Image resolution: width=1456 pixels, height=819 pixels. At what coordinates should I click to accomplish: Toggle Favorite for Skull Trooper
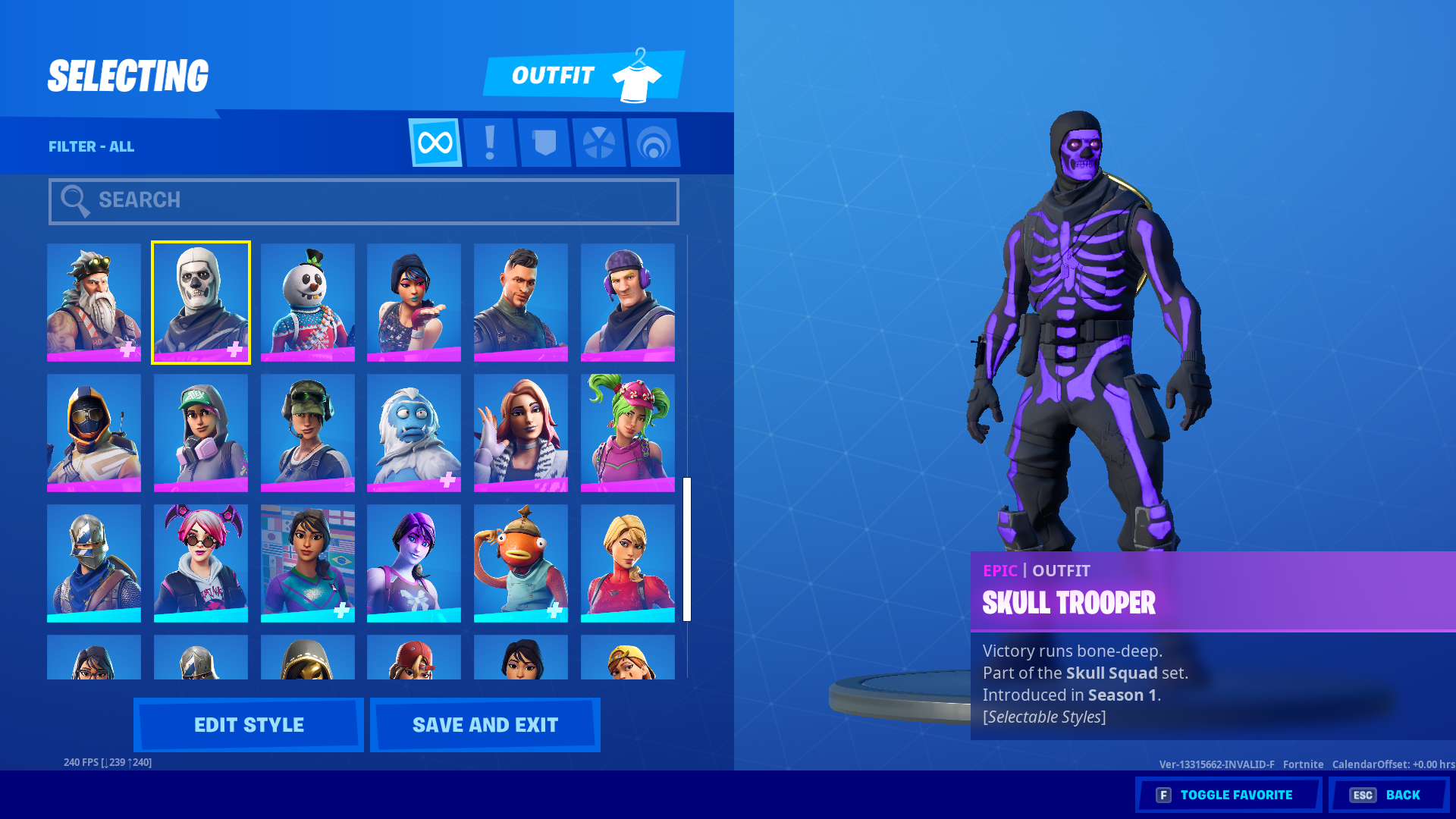pos(1228,795)
